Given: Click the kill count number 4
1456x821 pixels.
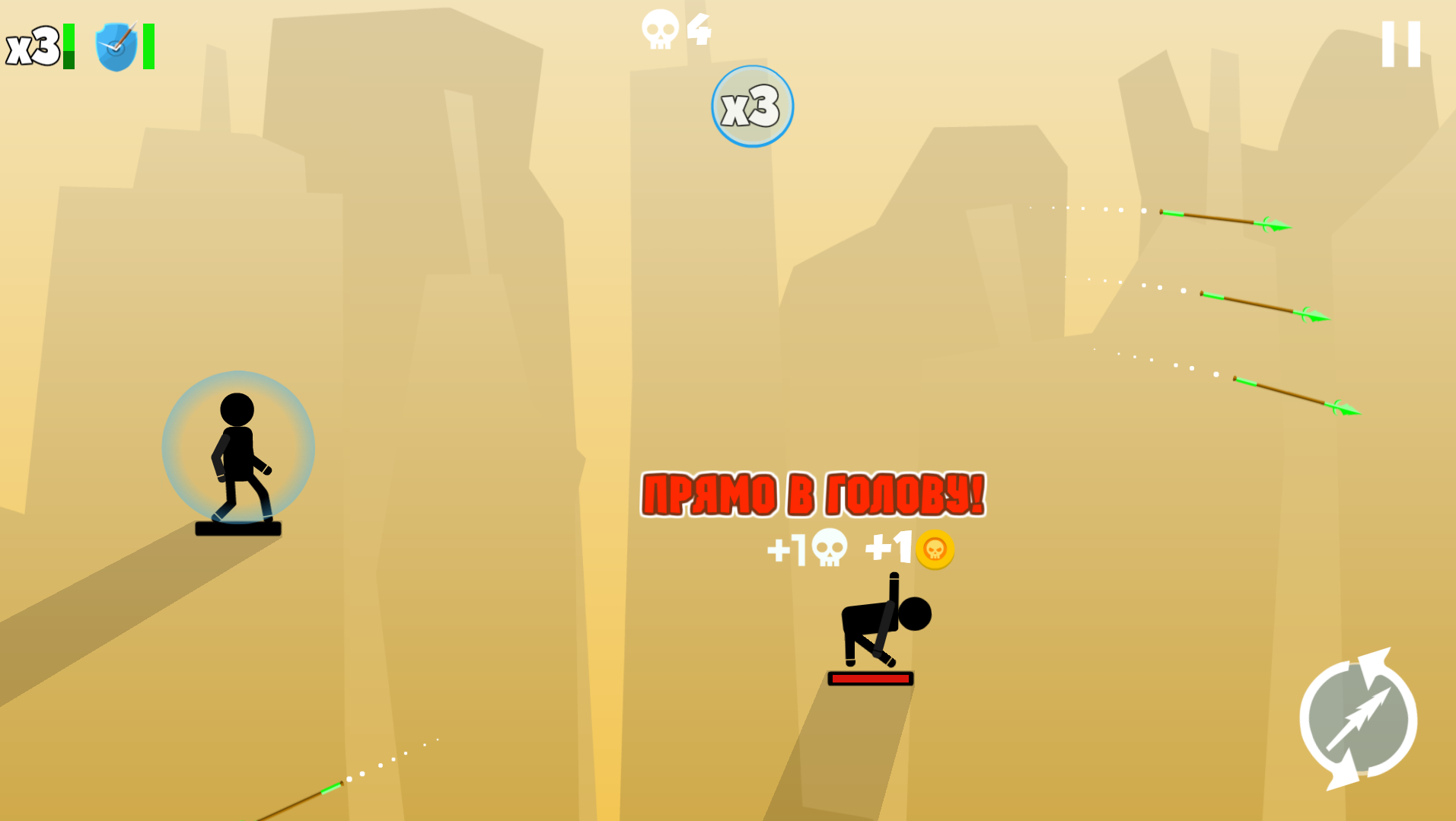Looking at the screenshot, I should 700,29.
